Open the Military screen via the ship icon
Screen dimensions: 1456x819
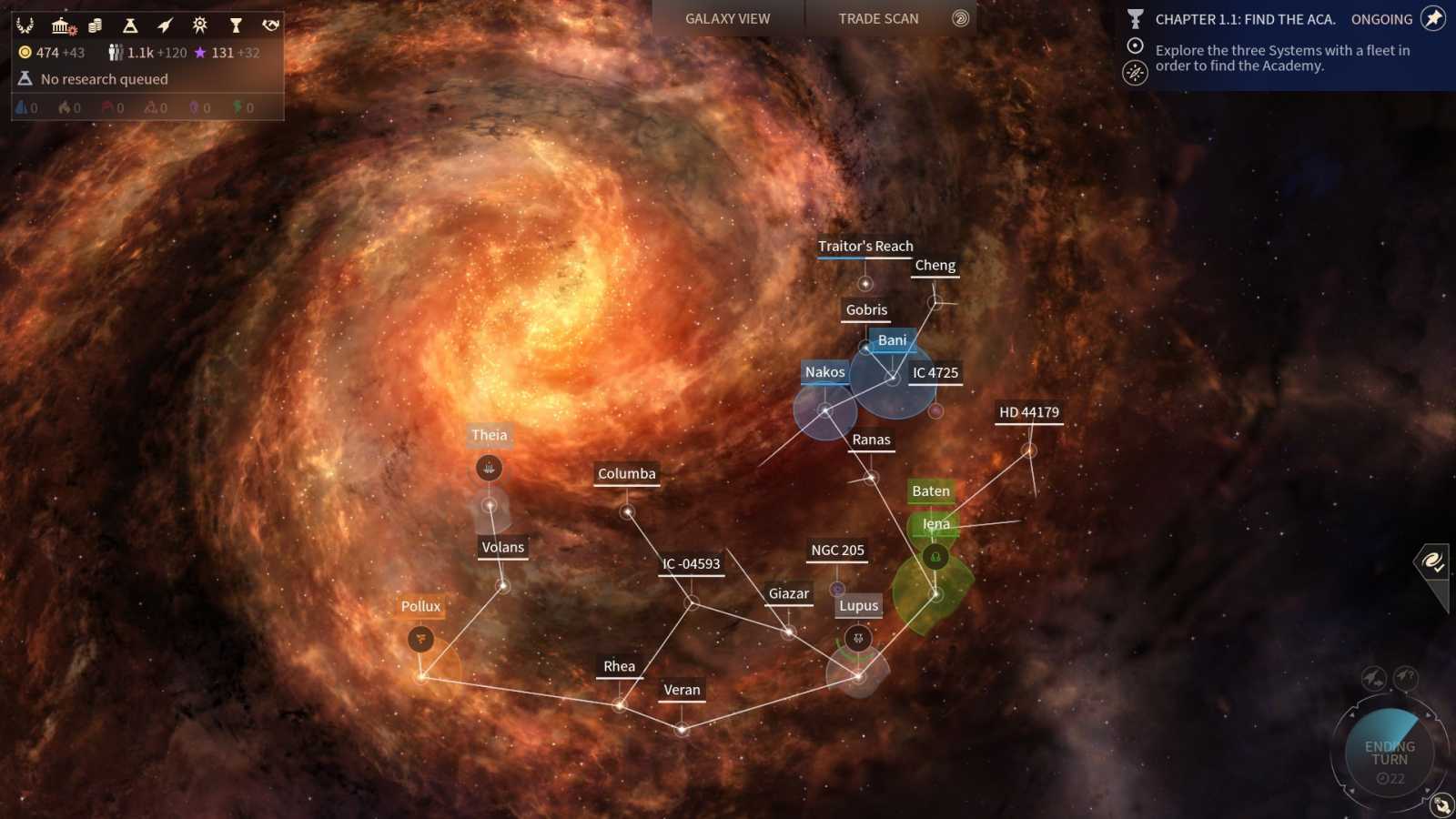(163, 25)
